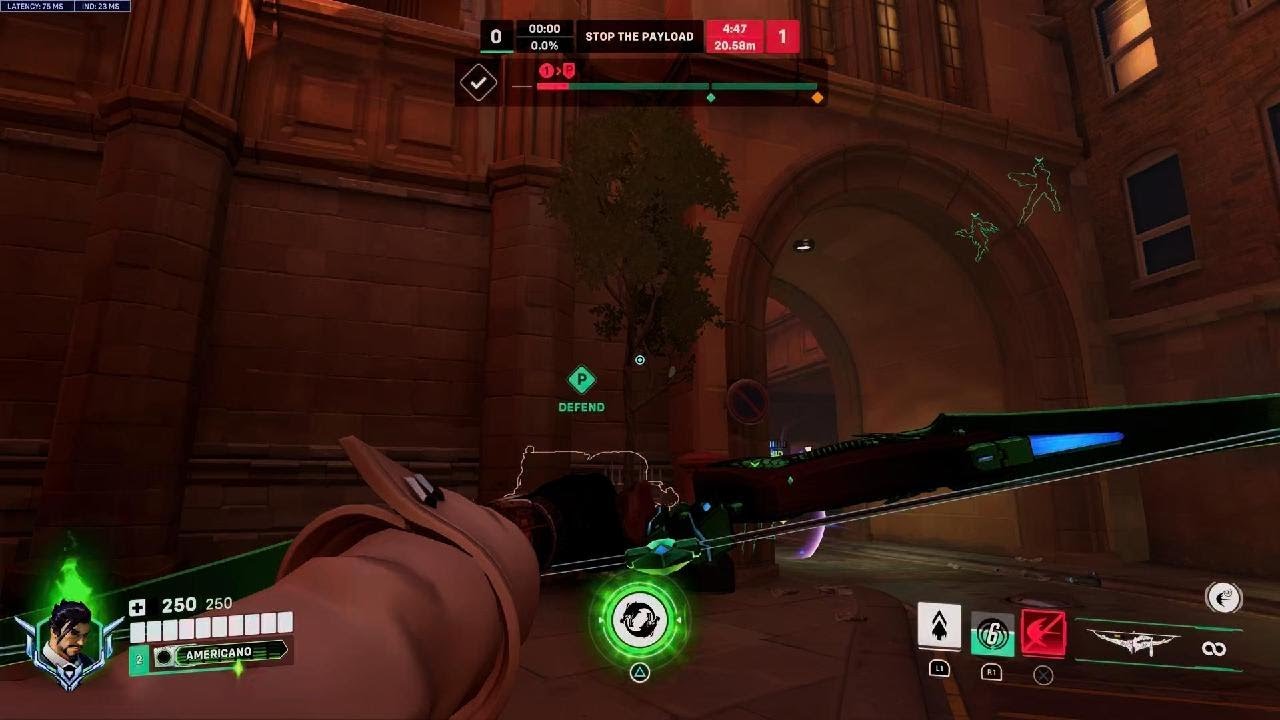This screenshot has height=720, width=1280.
Task: Click the Stop the Payload objective banner
Action: [639, 37]
